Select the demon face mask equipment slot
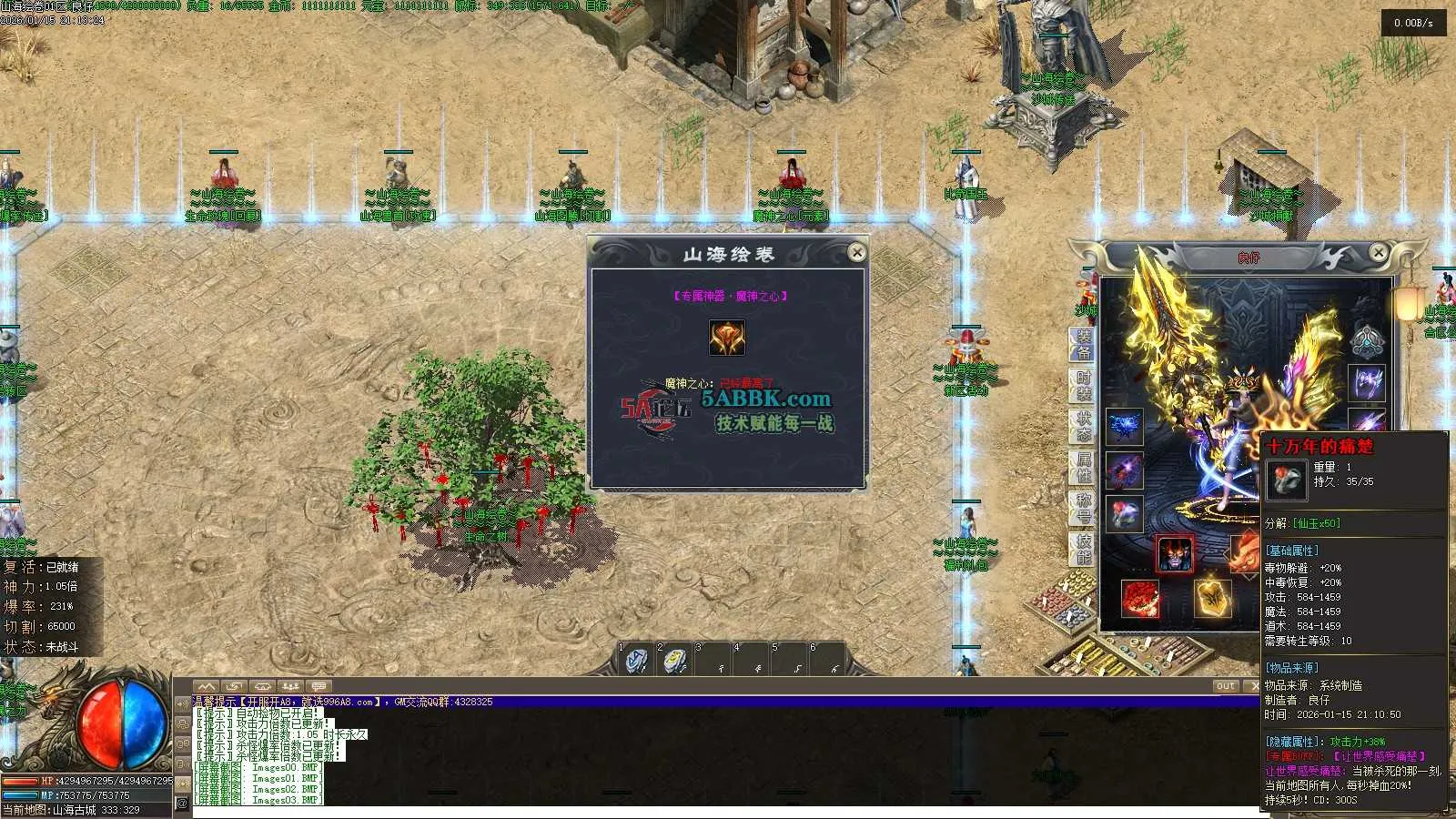This screenshot has width=1456, height=819. [x=1175, y=554]
